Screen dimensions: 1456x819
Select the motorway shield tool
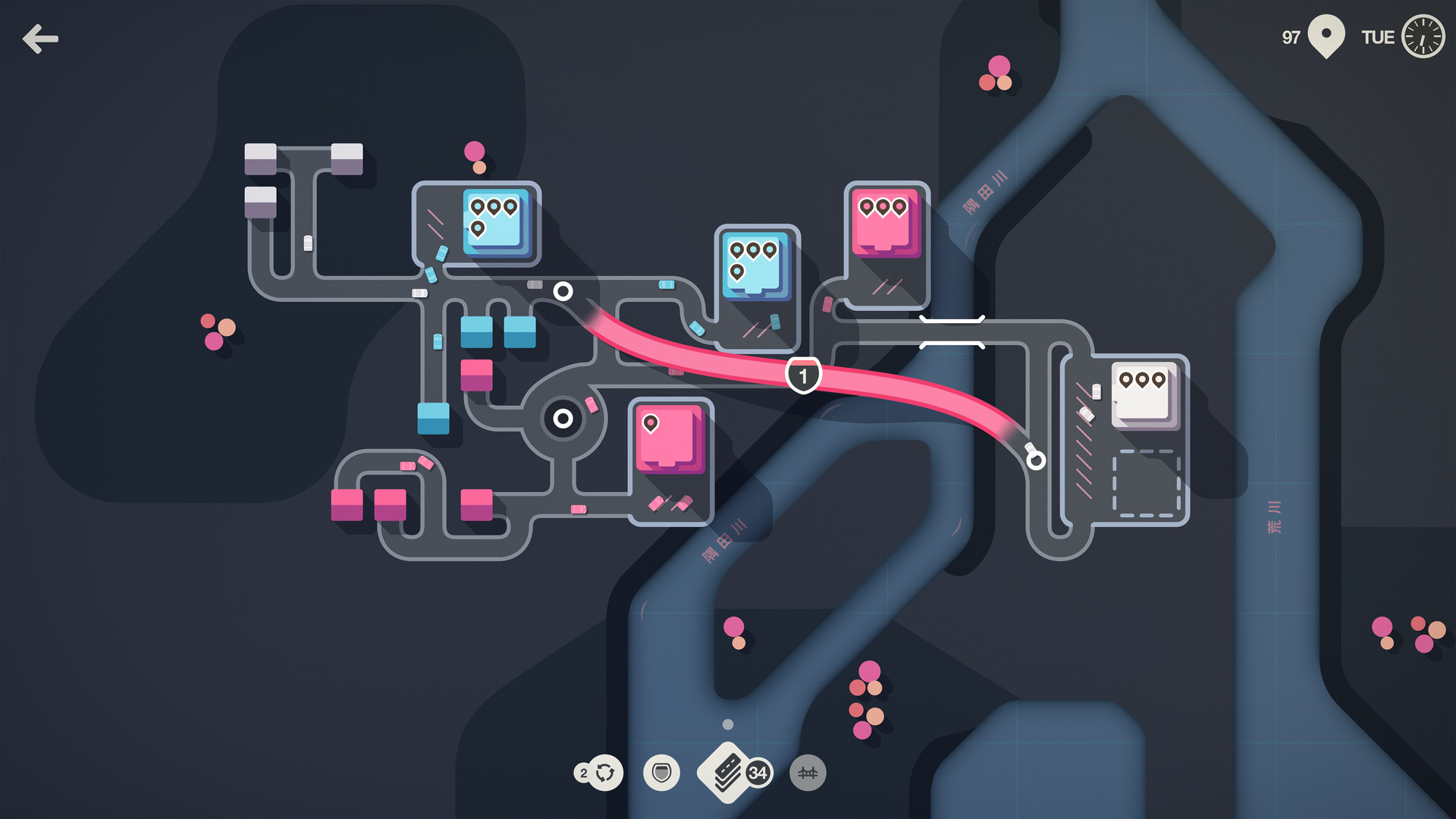pos(661,773)
